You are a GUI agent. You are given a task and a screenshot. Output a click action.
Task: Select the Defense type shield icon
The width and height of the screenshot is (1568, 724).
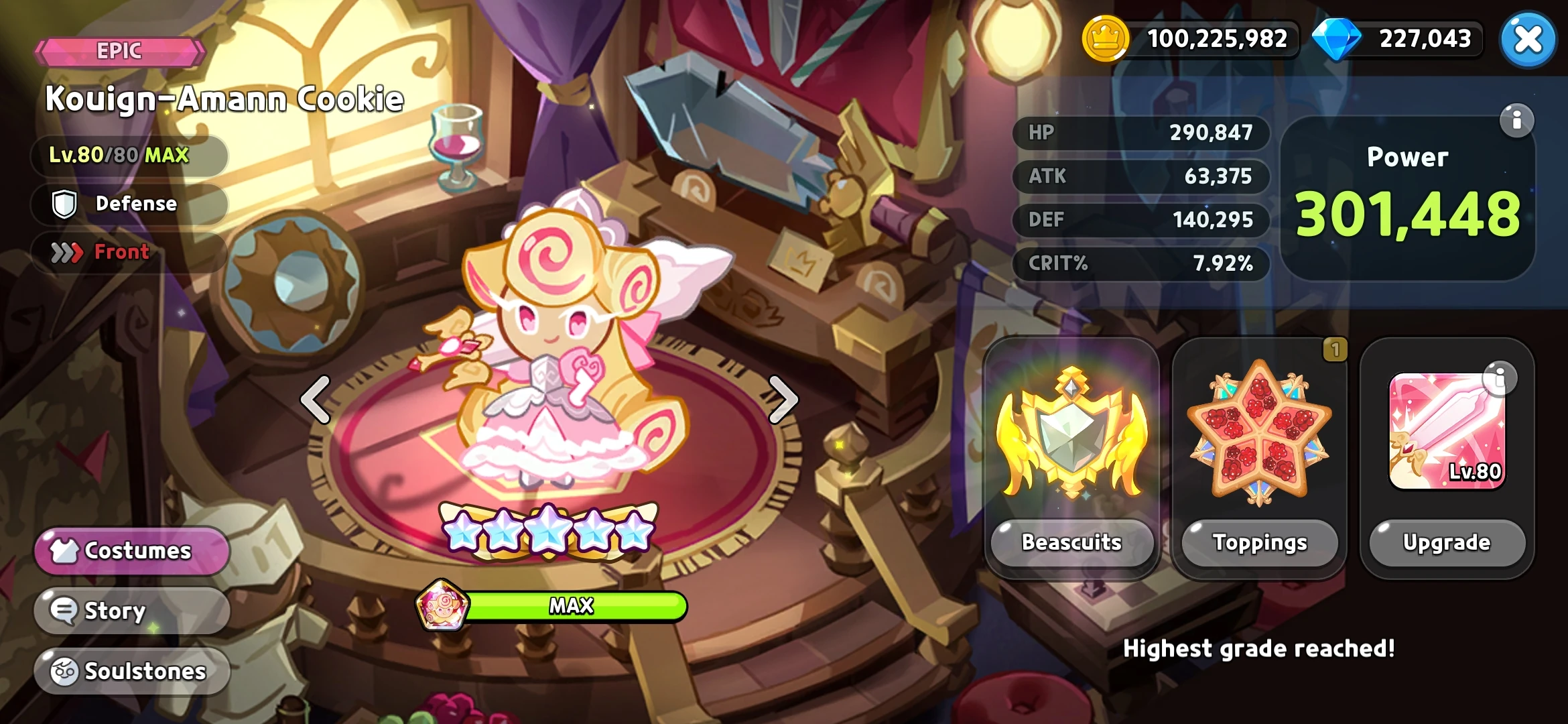pos(63,203)
